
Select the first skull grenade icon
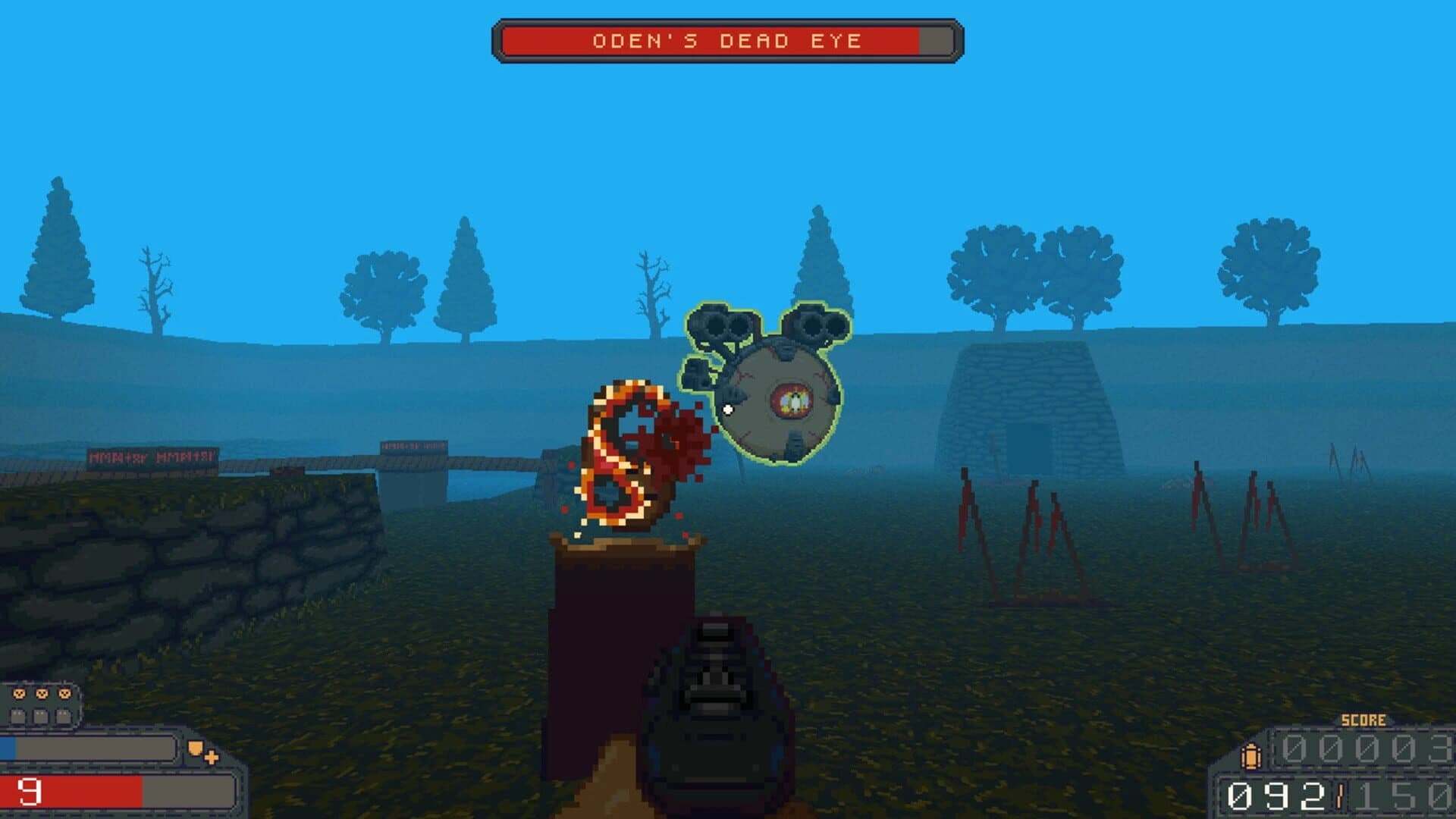(20, 694)
